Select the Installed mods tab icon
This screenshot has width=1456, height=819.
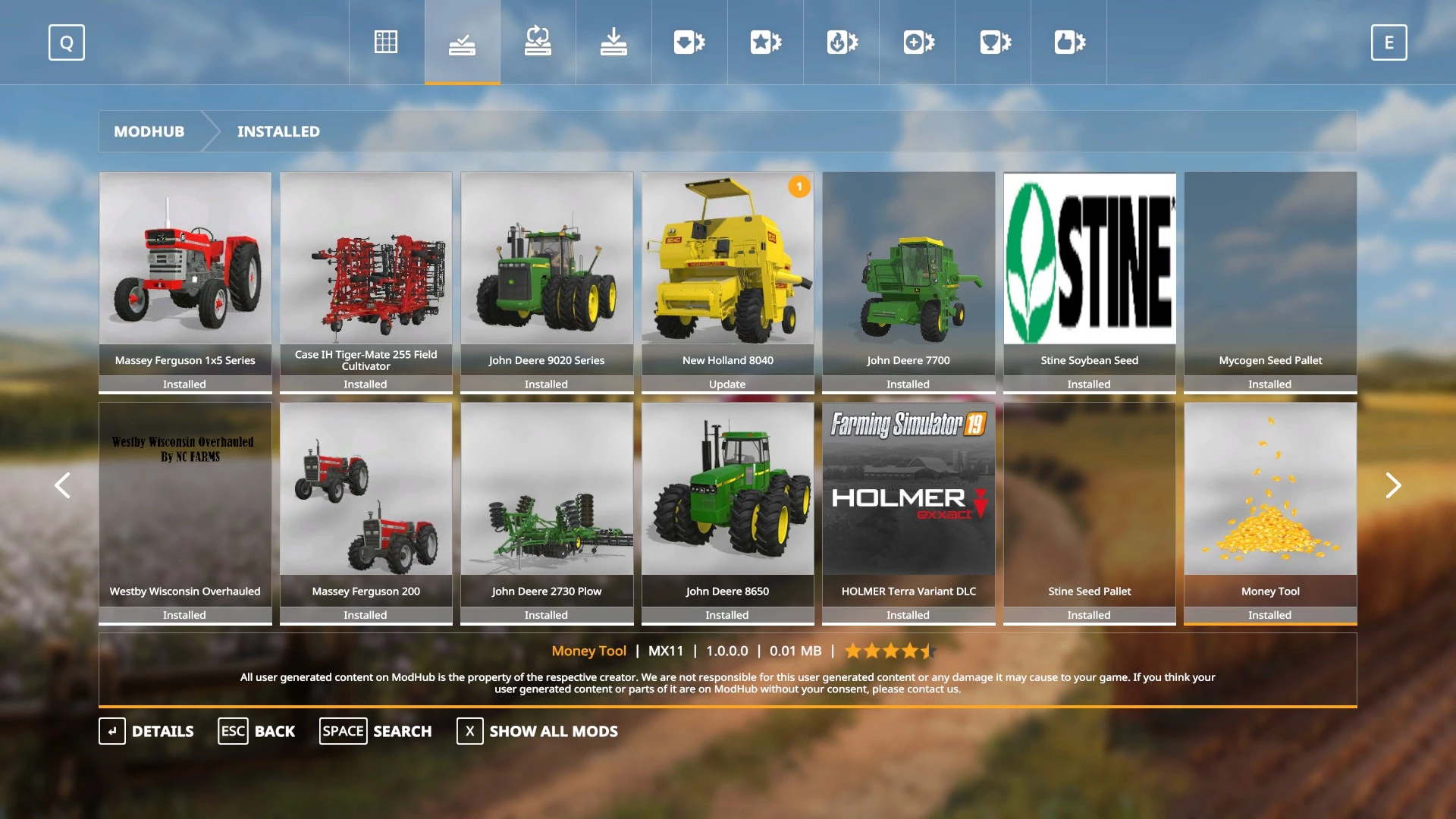(462, 42)
